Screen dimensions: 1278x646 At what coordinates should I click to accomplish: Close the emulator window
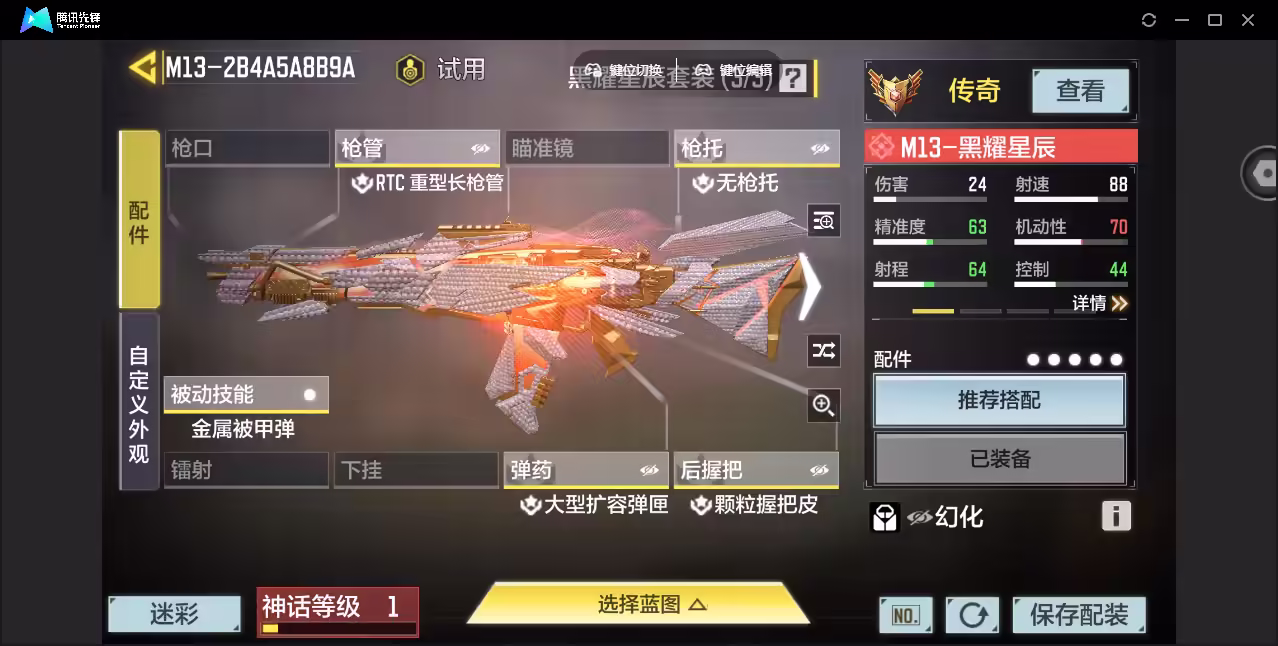pos(1248,20)
